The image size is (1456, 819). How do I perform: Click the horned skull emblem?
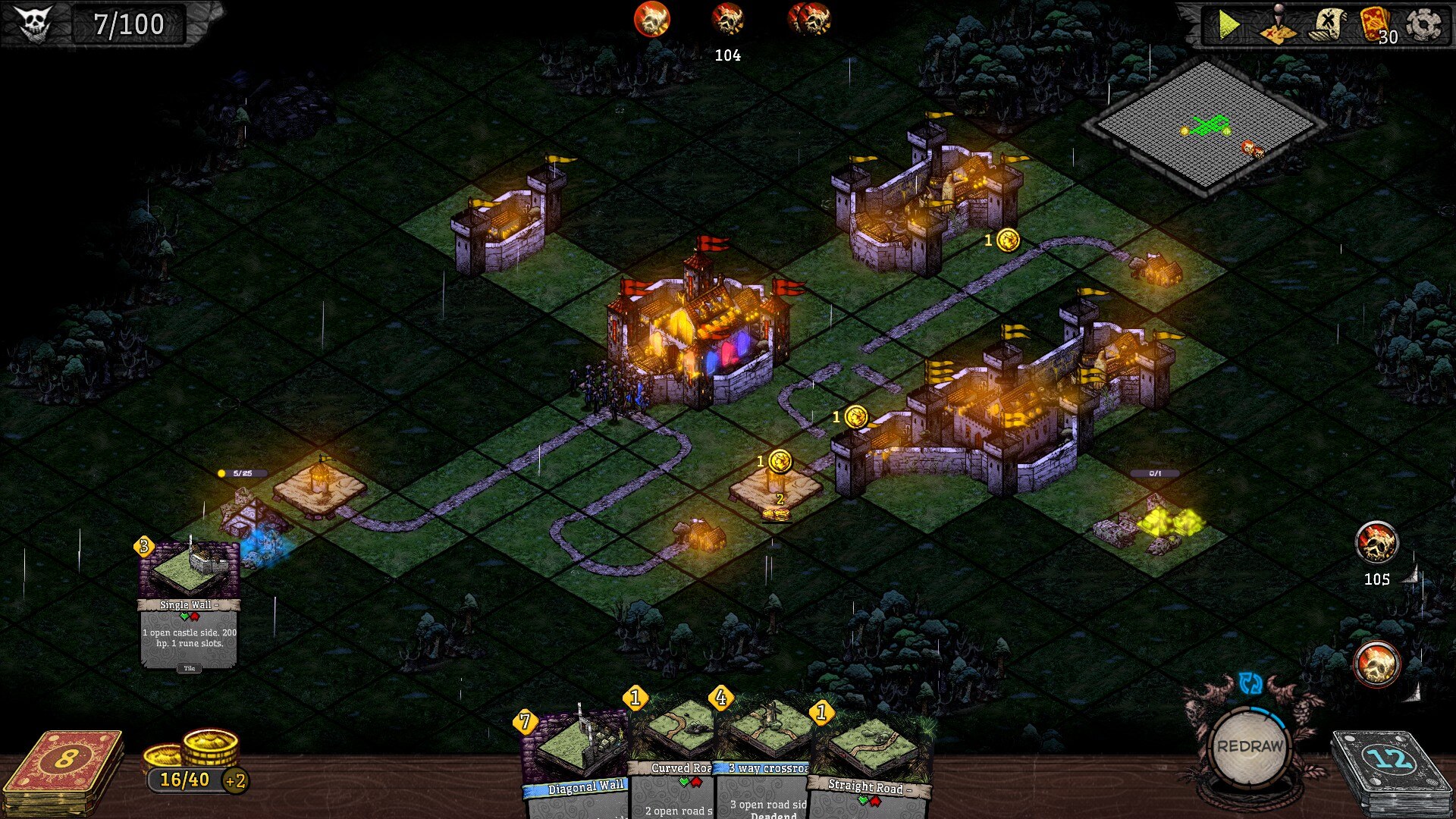(x=34, y=24)
